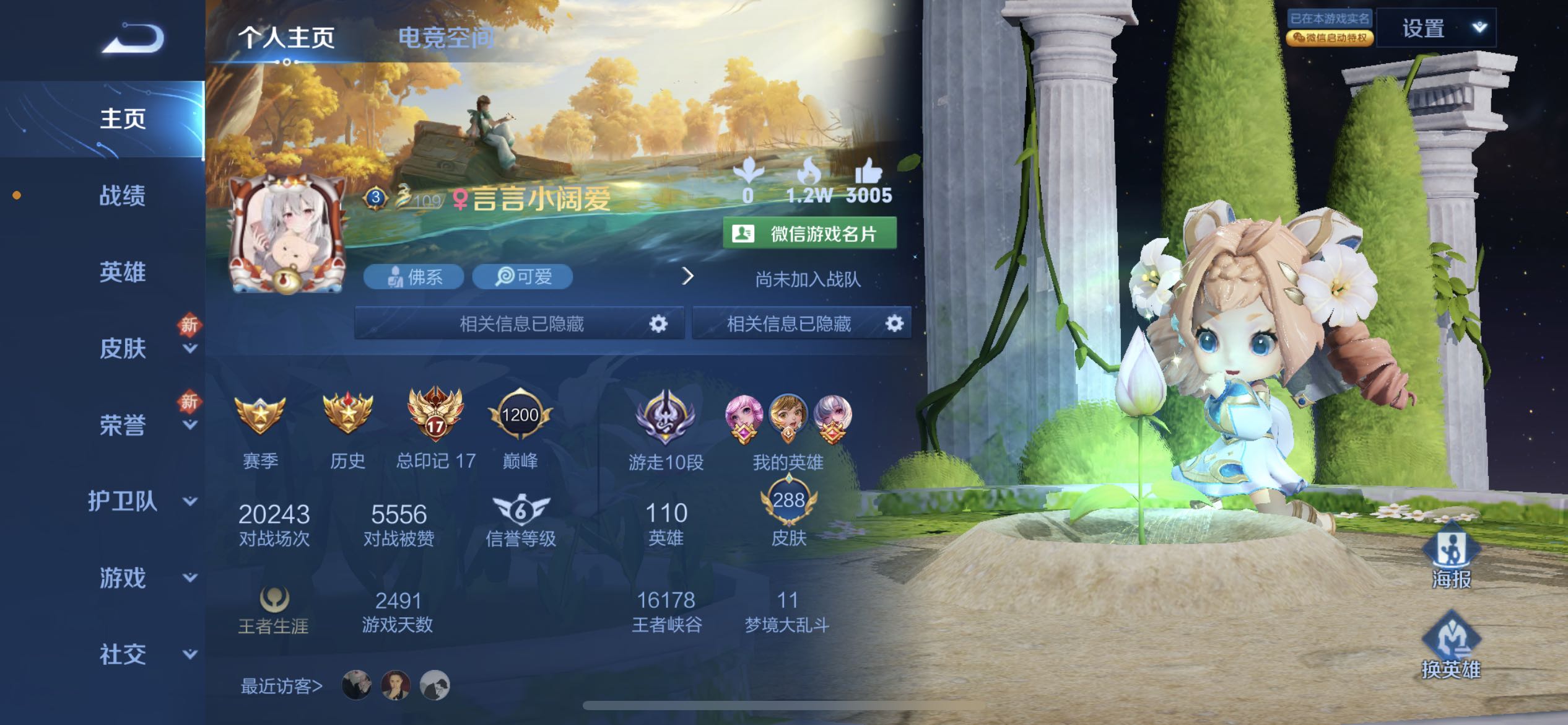Select 英雄 in the sidebar
Image resolution: width=1568 pixels, height=725 pixels.
click(x=123, y=272)
